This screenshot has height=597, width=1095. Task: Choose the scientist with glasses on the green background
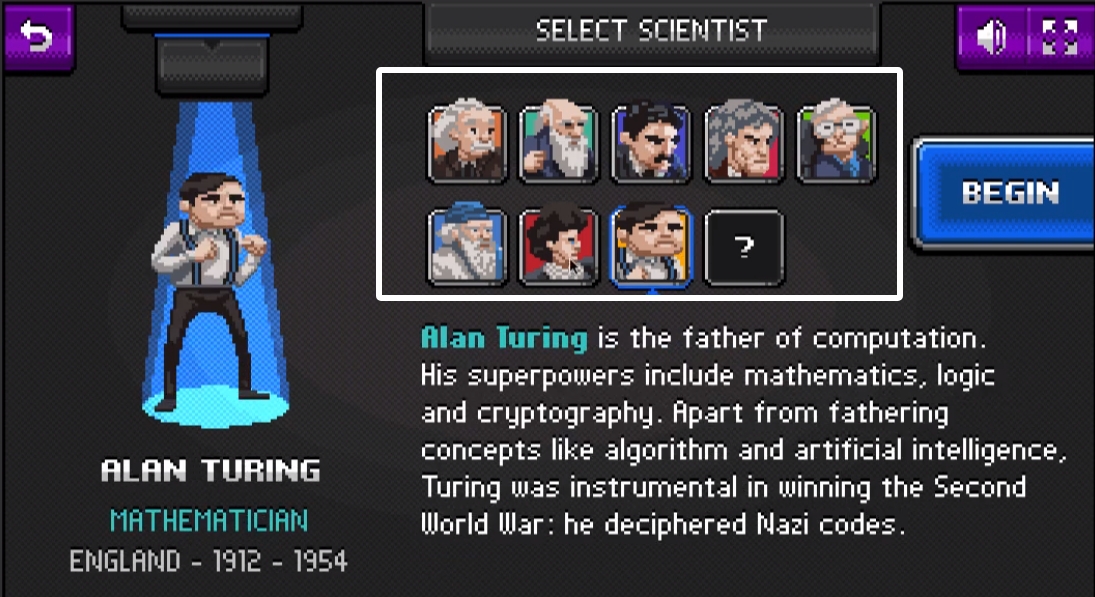(x=836, y=144)
